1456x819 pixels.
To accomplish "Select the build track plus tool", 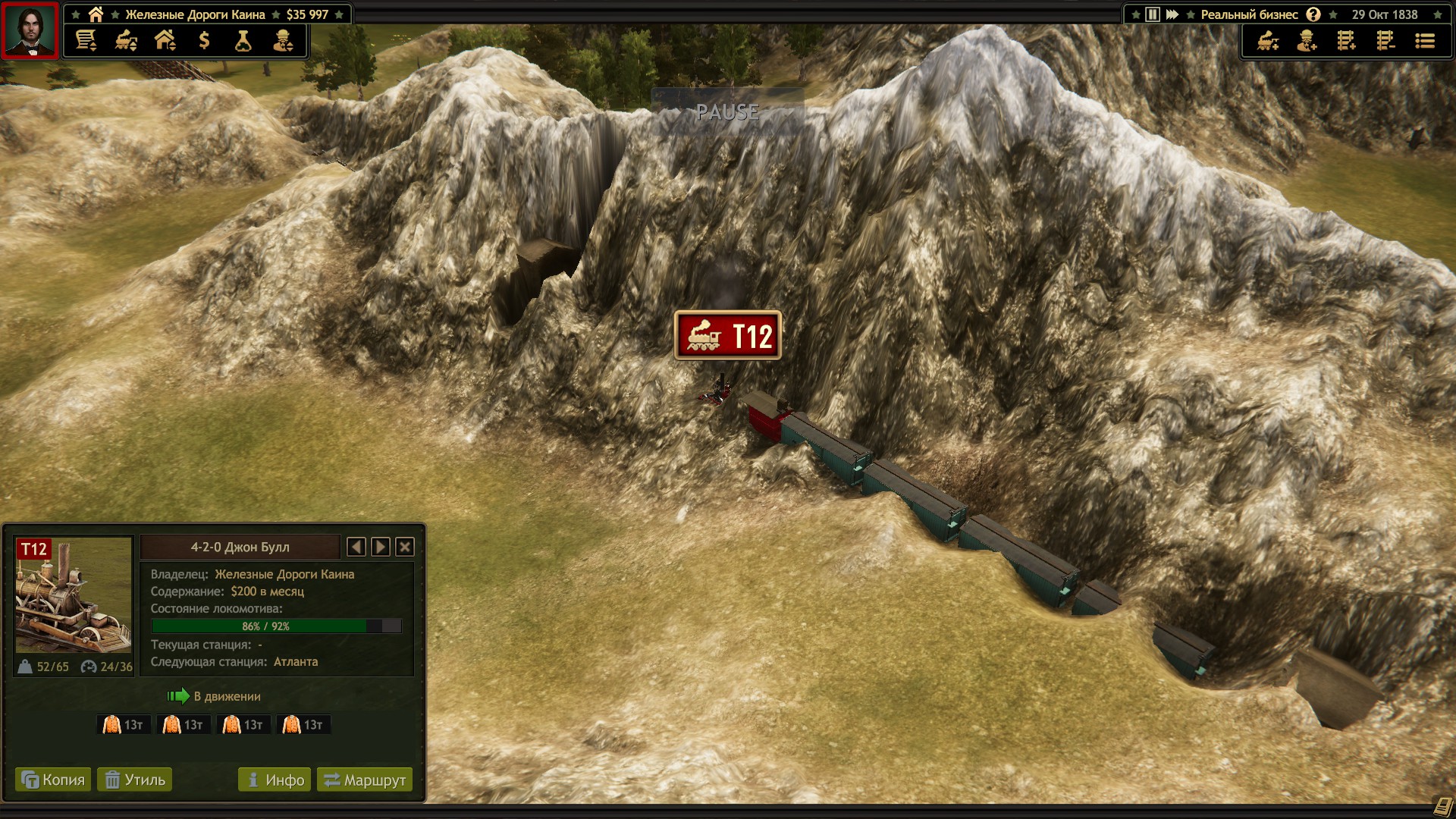I will click(x=1346, y=41).
